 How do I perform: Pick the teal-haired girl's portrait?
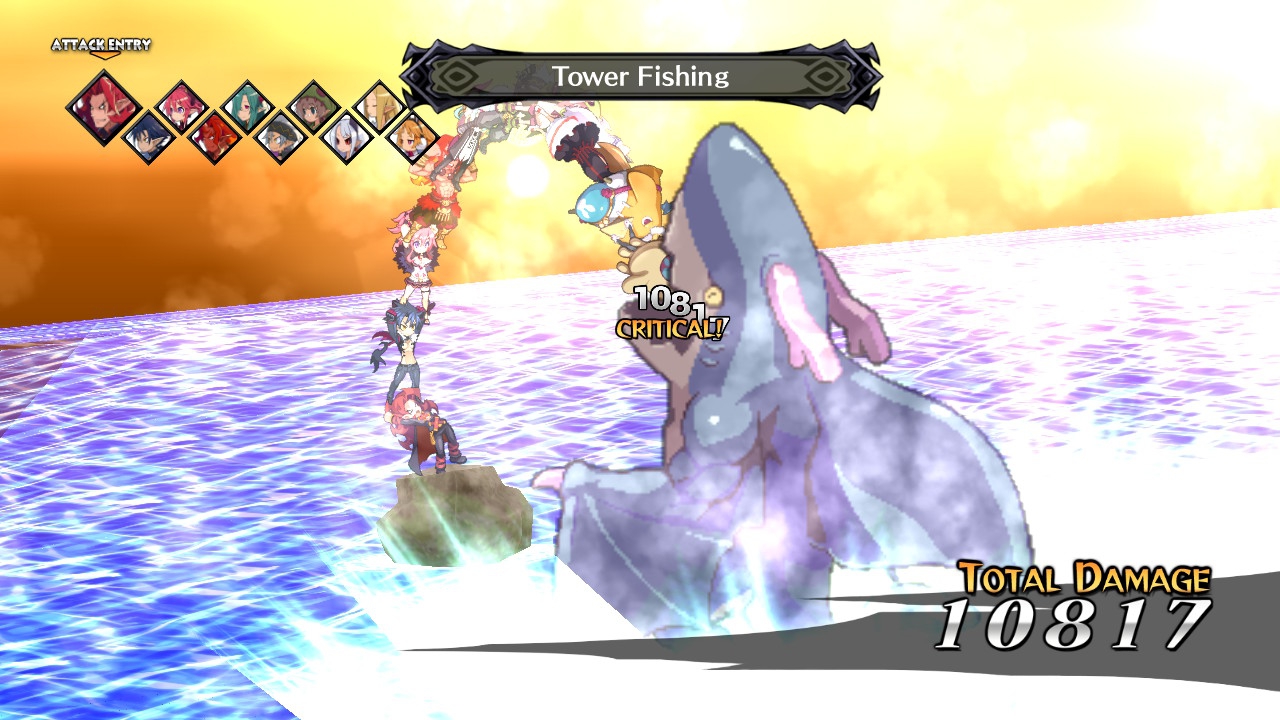[247, 106]
